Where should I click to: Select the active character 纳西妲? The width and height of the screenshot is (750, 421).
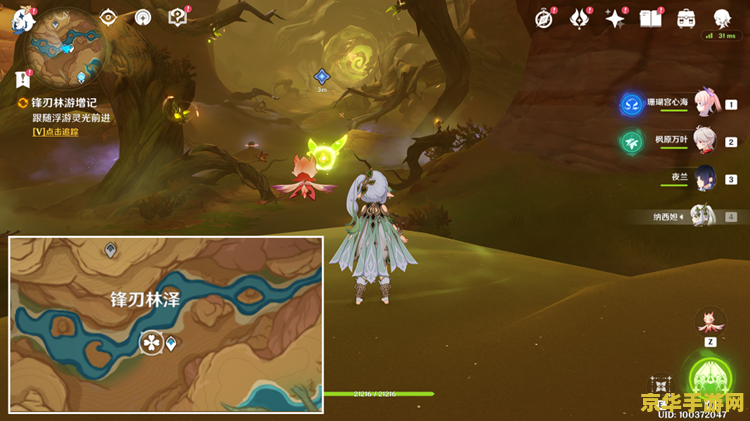(705, 216)
